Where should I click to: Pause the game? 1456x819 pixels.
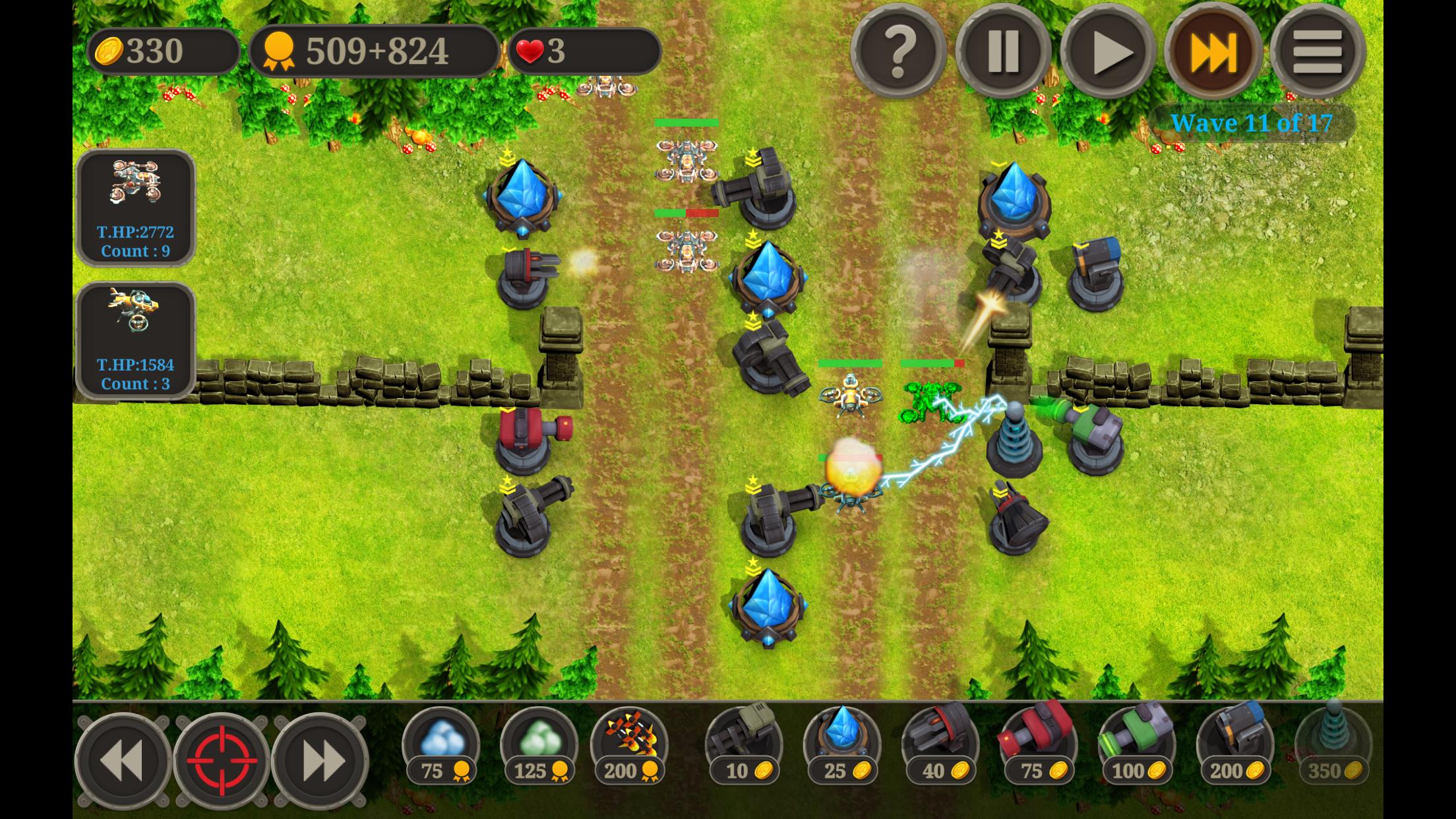[x=1002, y=53]
